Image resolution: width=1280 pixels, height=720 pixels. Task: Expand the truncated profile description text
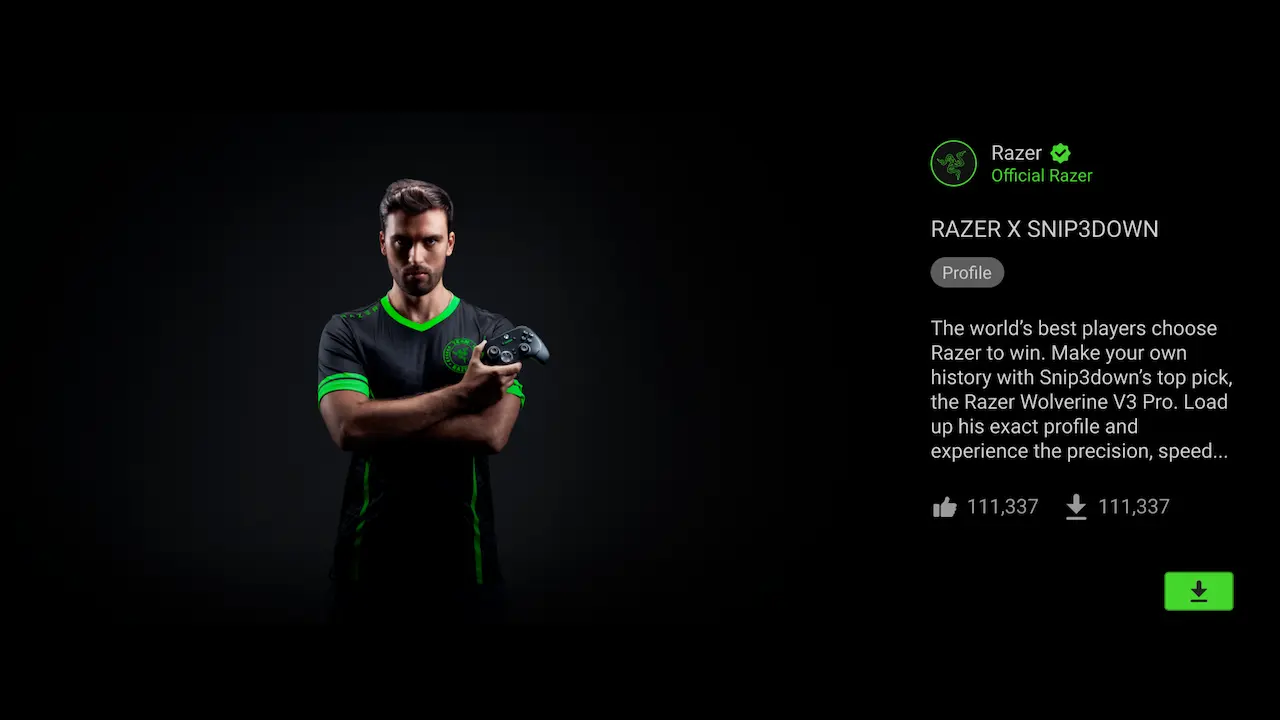tap(1080, 390)
